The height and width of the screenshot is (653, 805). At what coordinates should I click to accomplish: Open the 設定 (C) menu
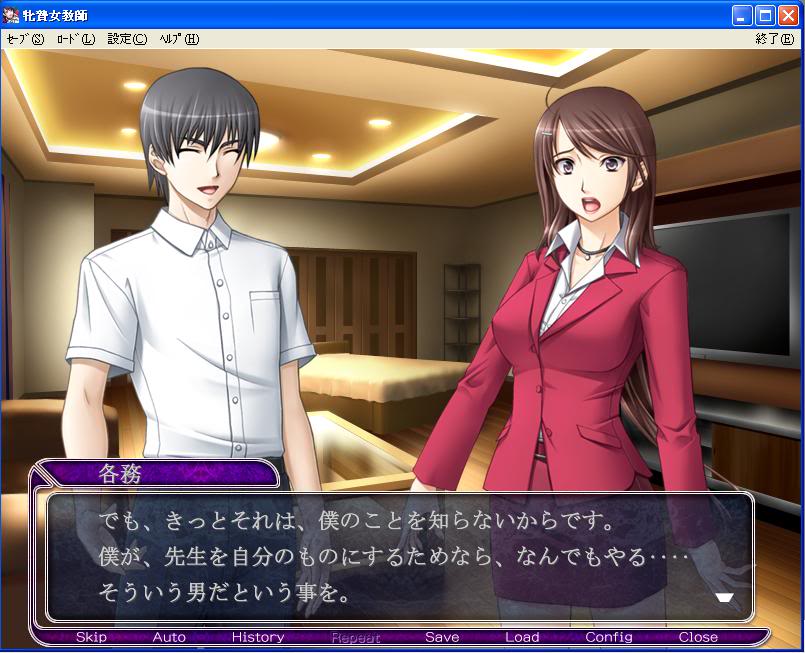(x=127, y=39)
